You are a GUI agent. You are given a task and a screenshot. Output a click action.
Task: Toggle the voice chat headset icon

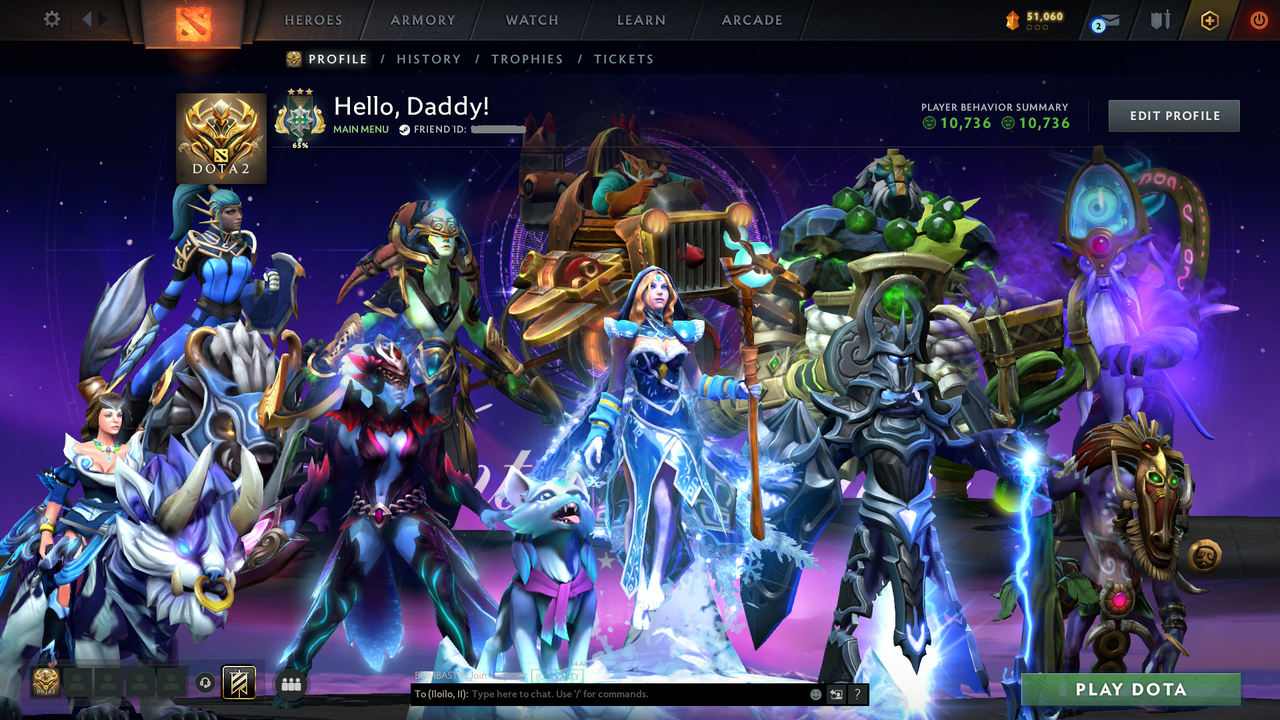(204, 683)
